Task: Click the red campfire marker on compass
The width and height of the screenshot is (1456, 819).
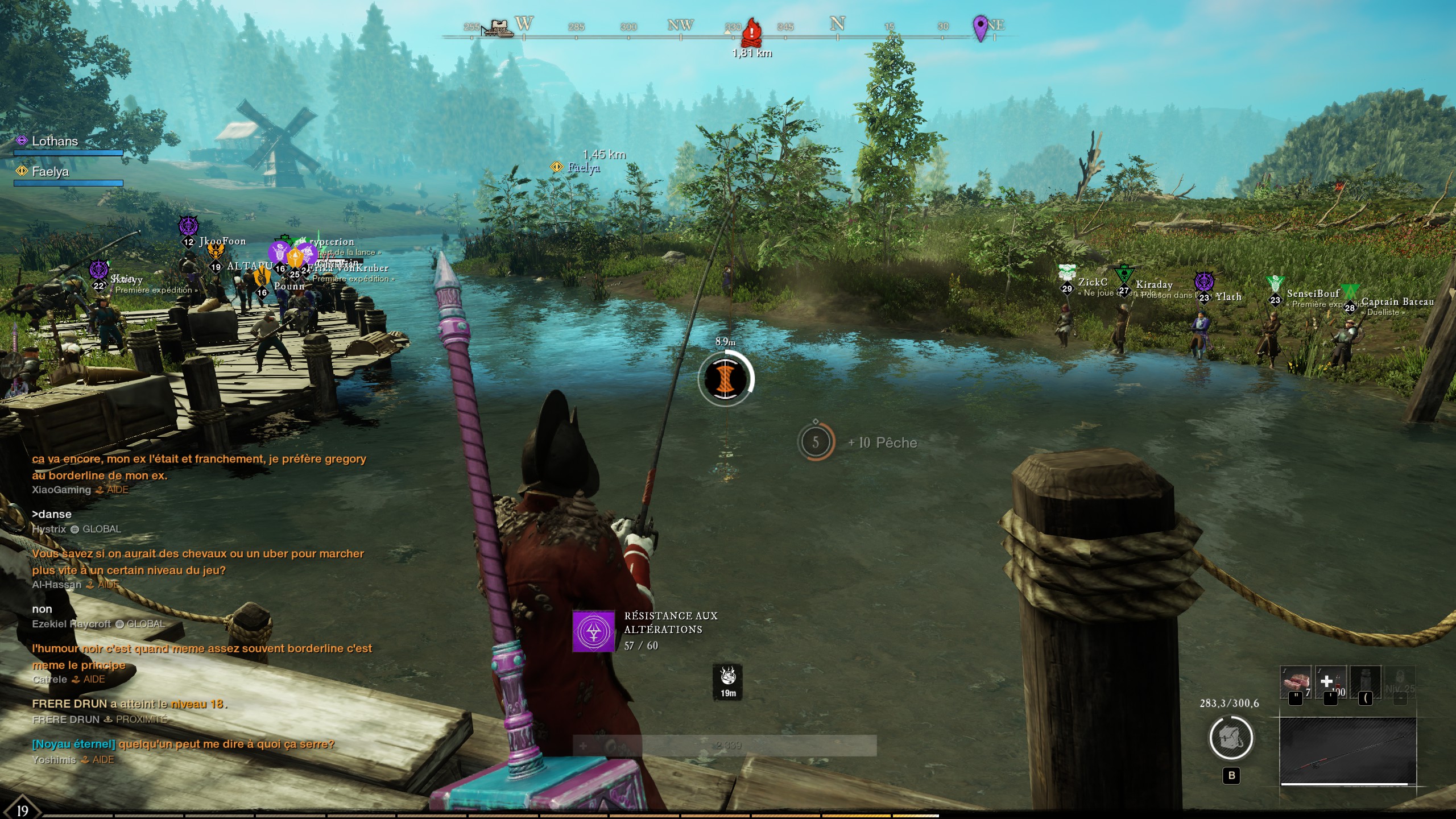Action: 751,31
